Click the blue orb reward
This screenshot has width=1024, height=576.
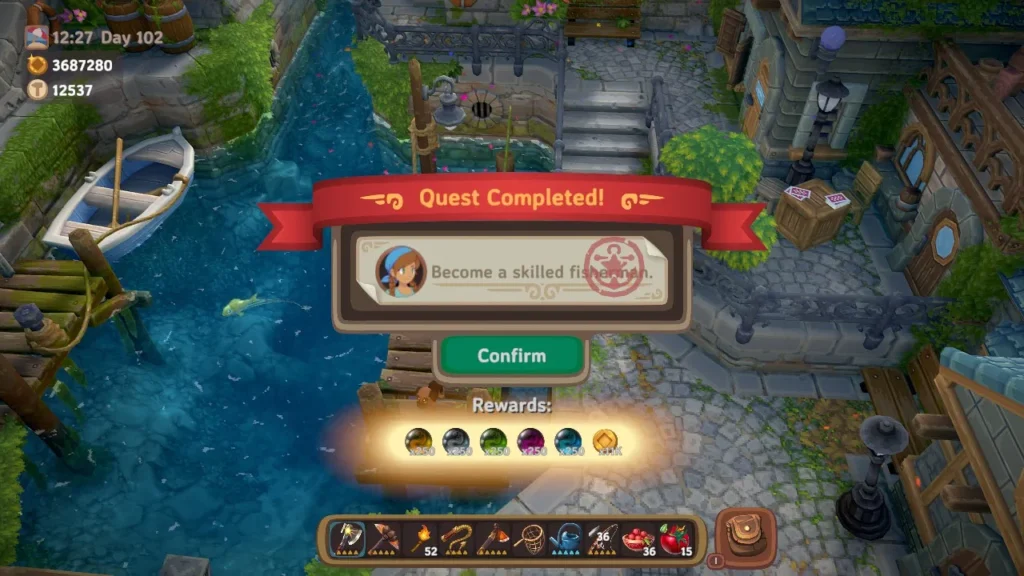click(567, 441)
